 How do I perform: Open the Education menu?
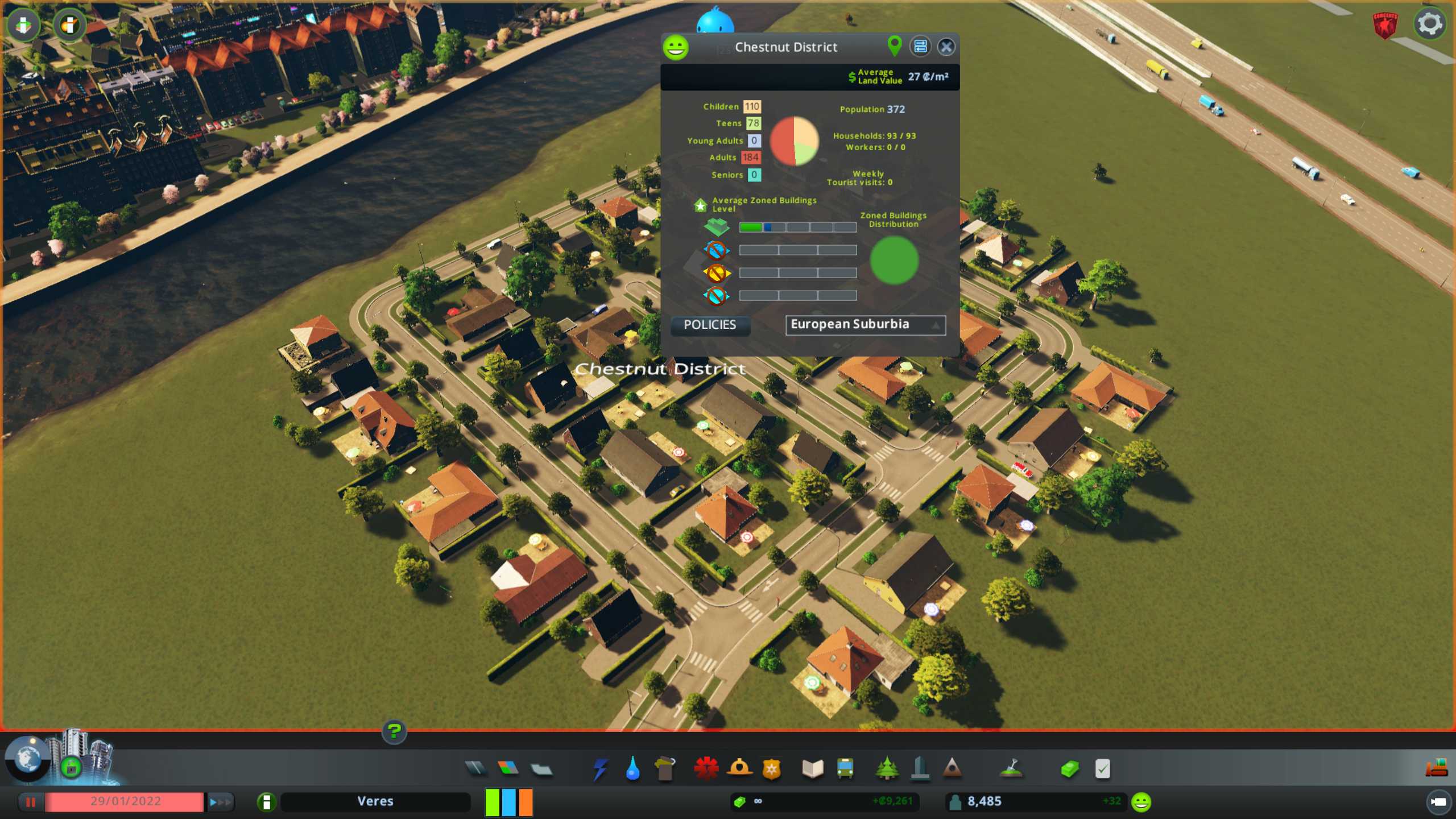812,769
